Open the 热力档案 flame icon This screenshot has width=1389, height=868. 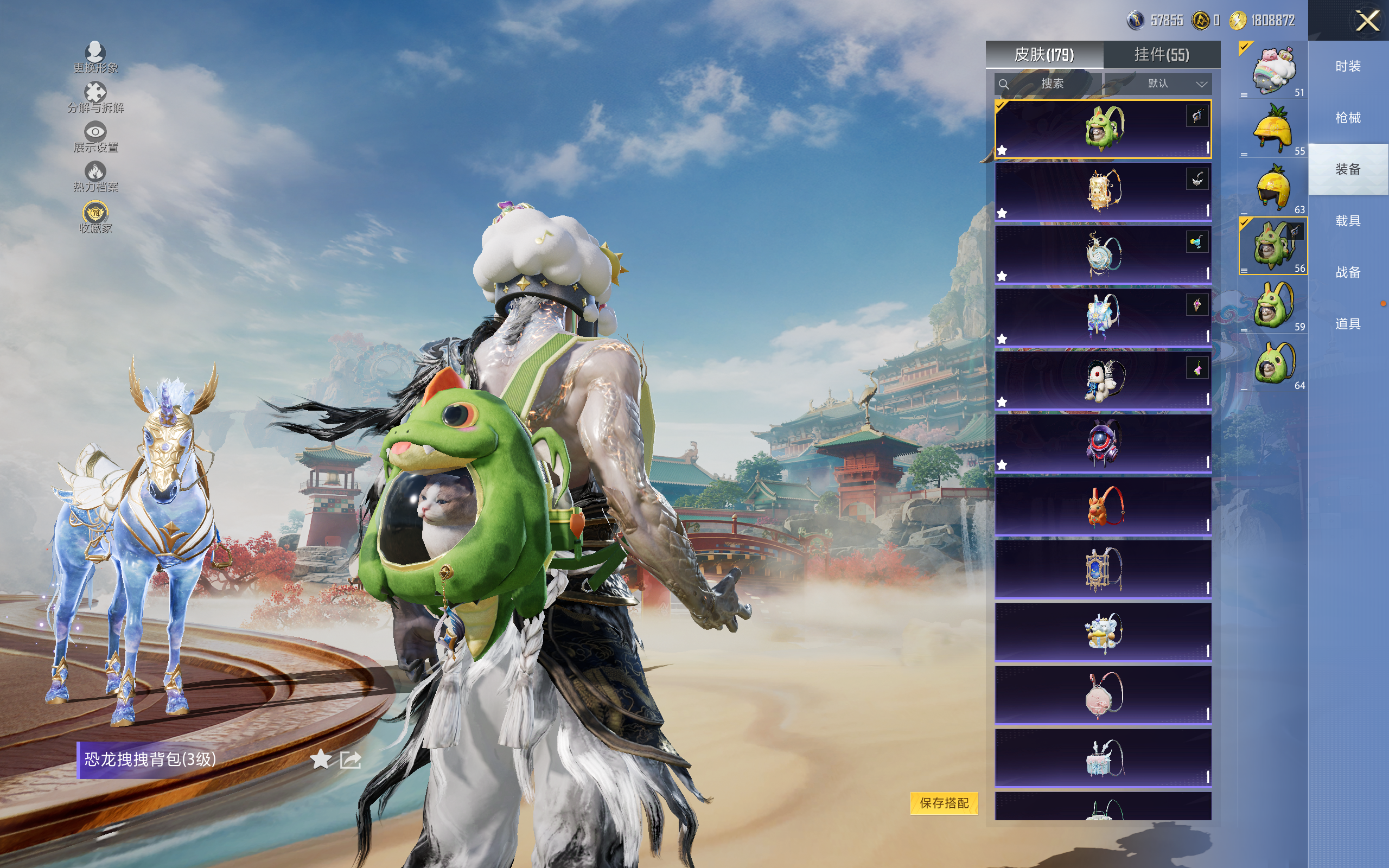[95, 176]
